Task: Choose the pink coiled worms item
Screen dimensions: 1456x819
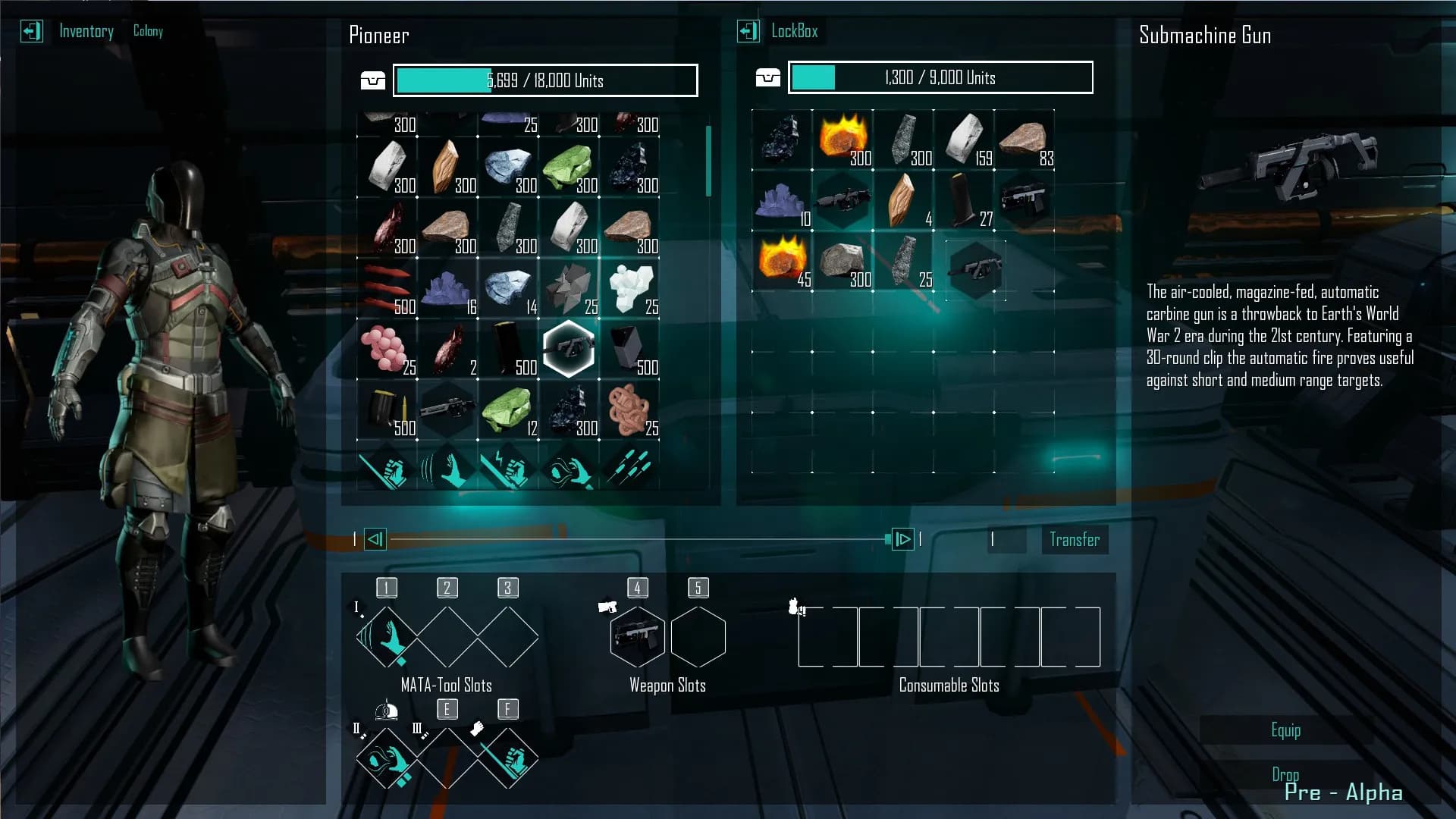Action: coord(628,409)
